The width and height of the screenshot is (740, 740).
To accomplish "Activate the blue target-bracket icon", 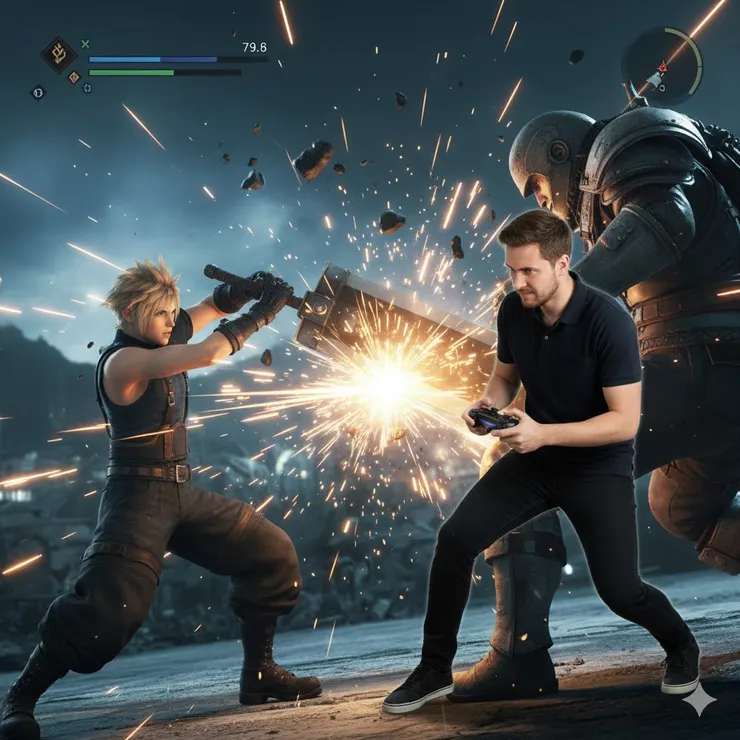I will click(87, 88).
